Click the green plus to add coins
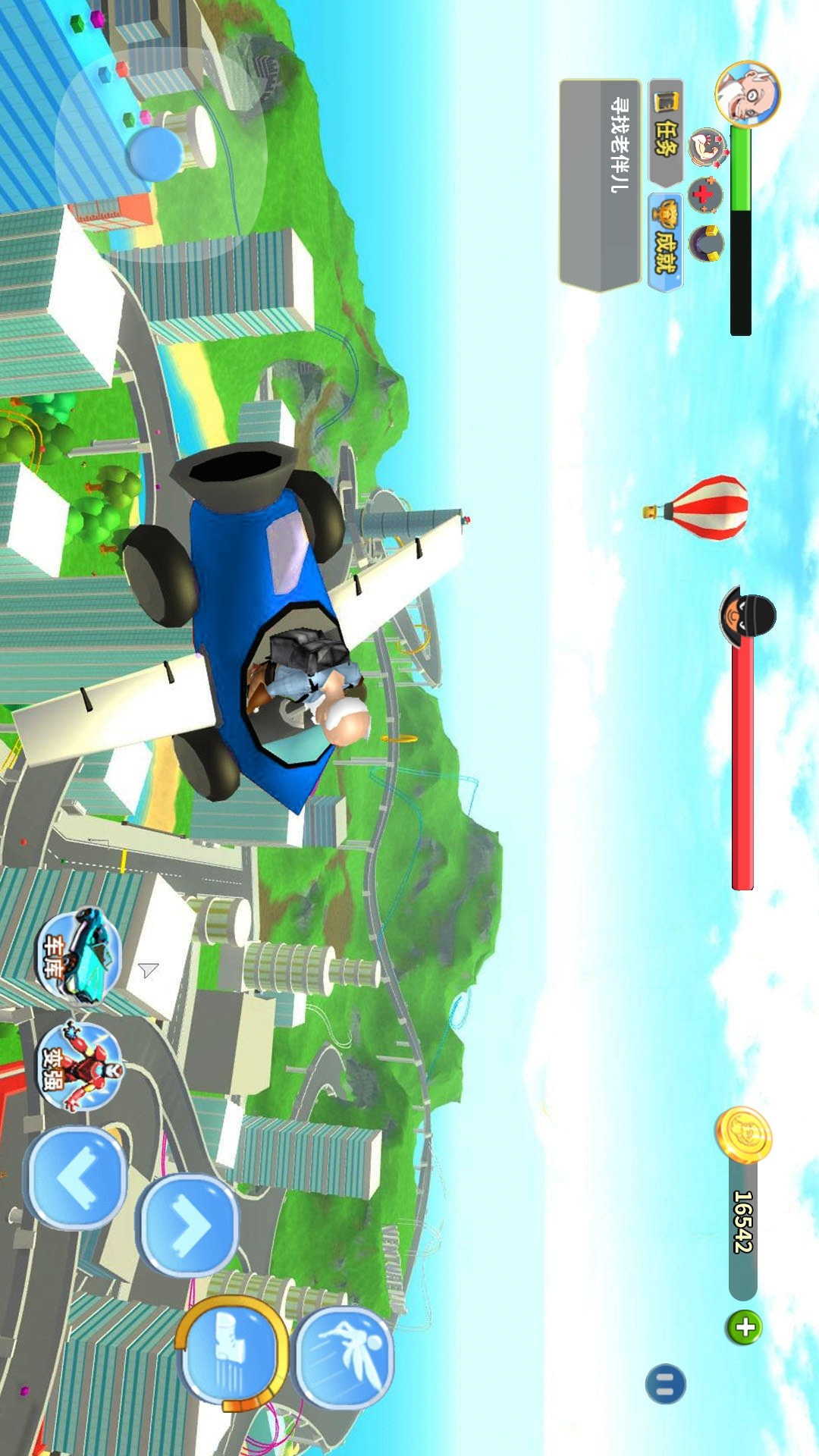The width and height of the screenshot is (819, 1456). point(745,1327)
